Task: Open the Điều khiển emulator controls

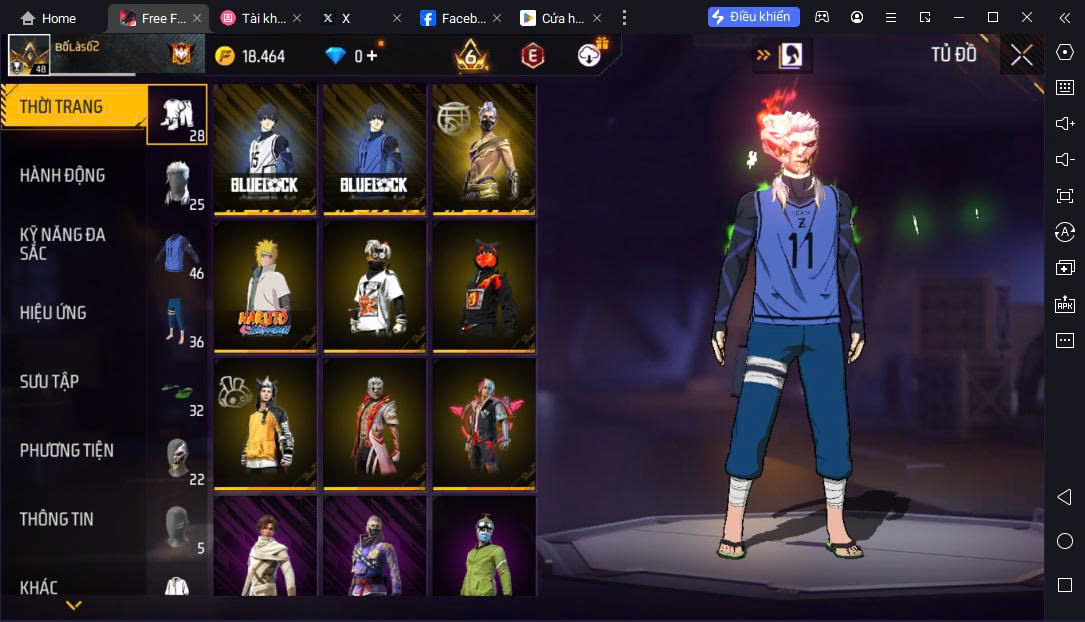Action: click(754, 17)
